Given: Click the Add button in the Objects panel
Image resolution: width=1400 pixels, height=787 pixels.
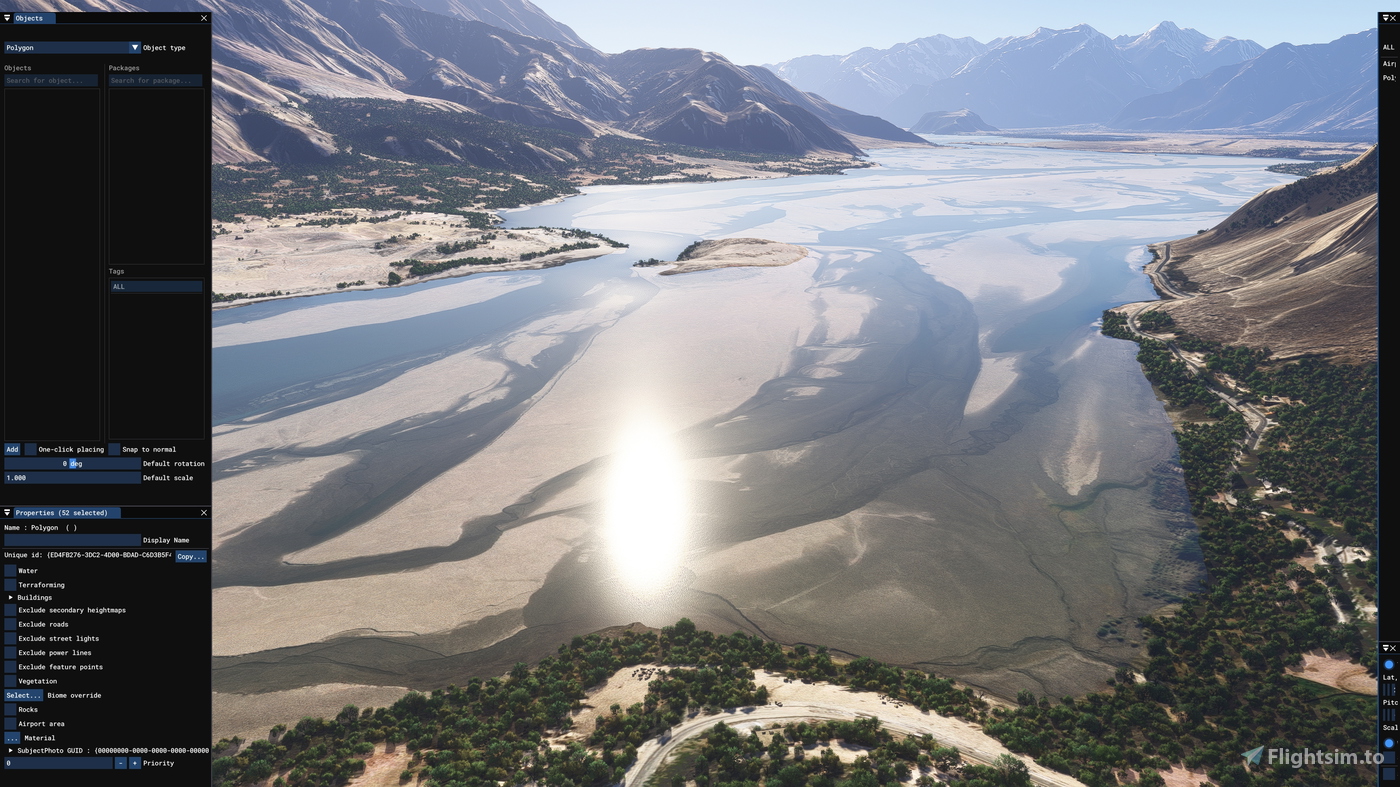Looking at the screenshot, I should click(11, 449).
